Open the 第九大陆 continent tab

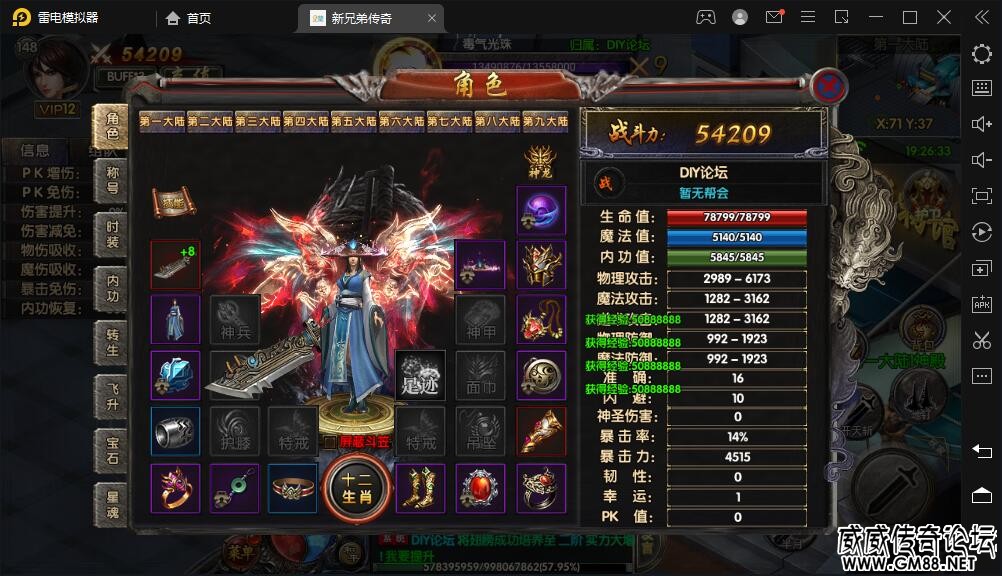pyautogui.click(x=546, y=122)
